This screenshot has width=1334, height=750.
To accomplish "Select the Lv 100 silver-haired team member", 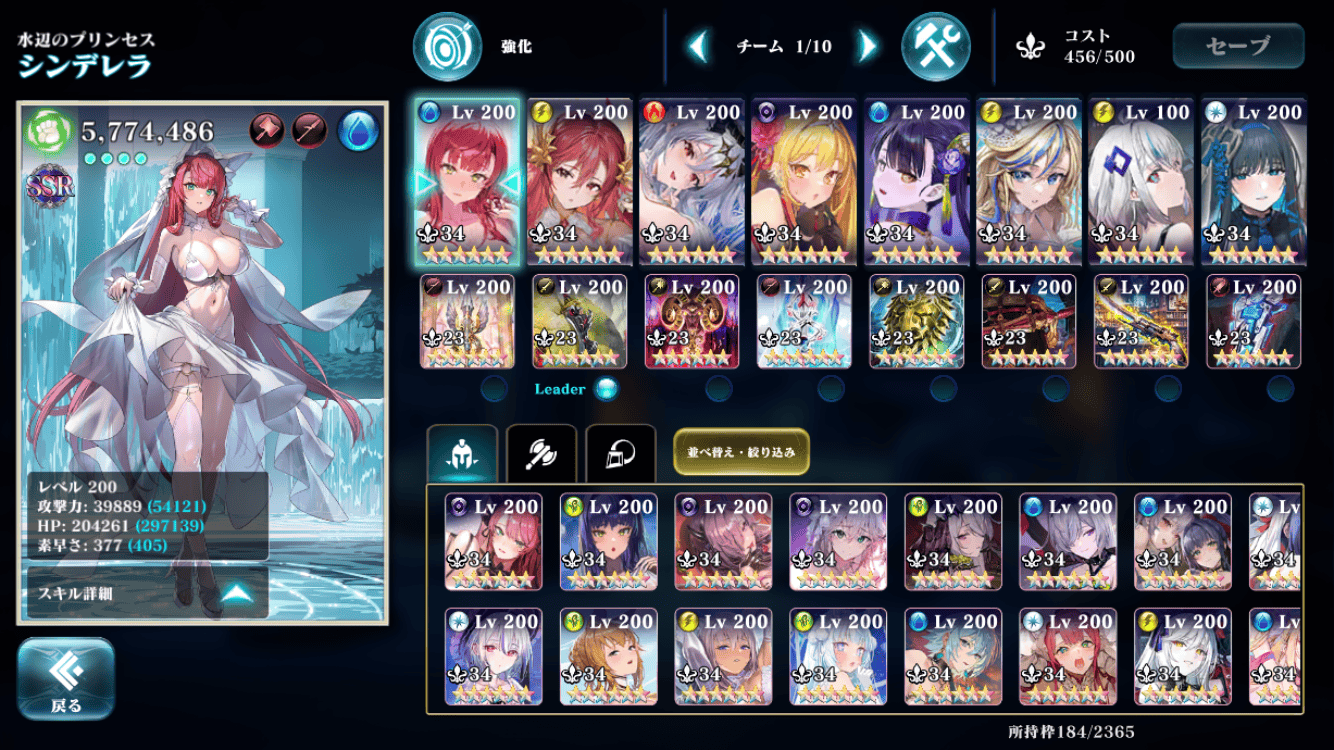I will [x=1141, y=181].
